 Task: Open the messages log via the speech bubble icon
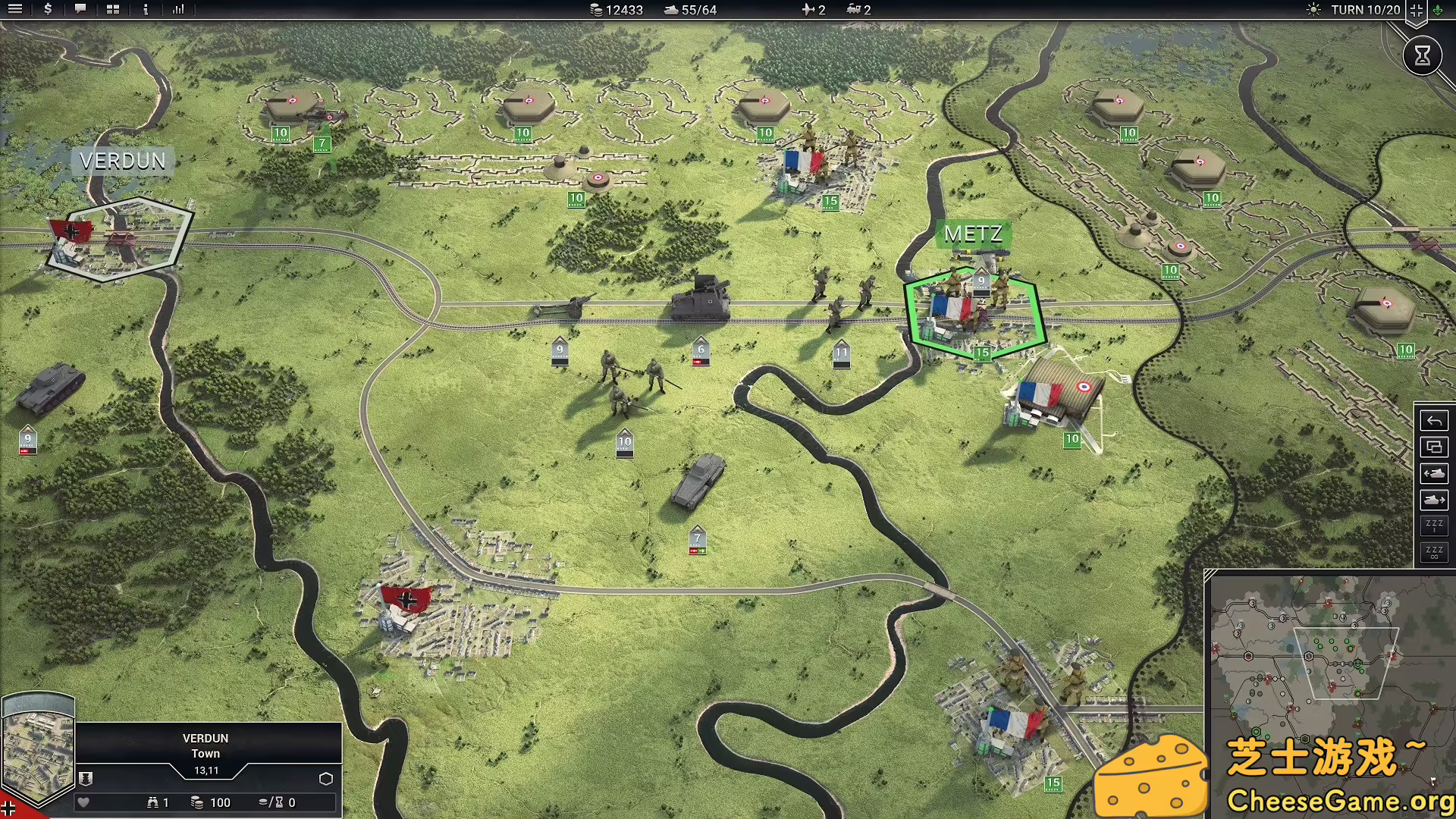[x=80, y=10]
